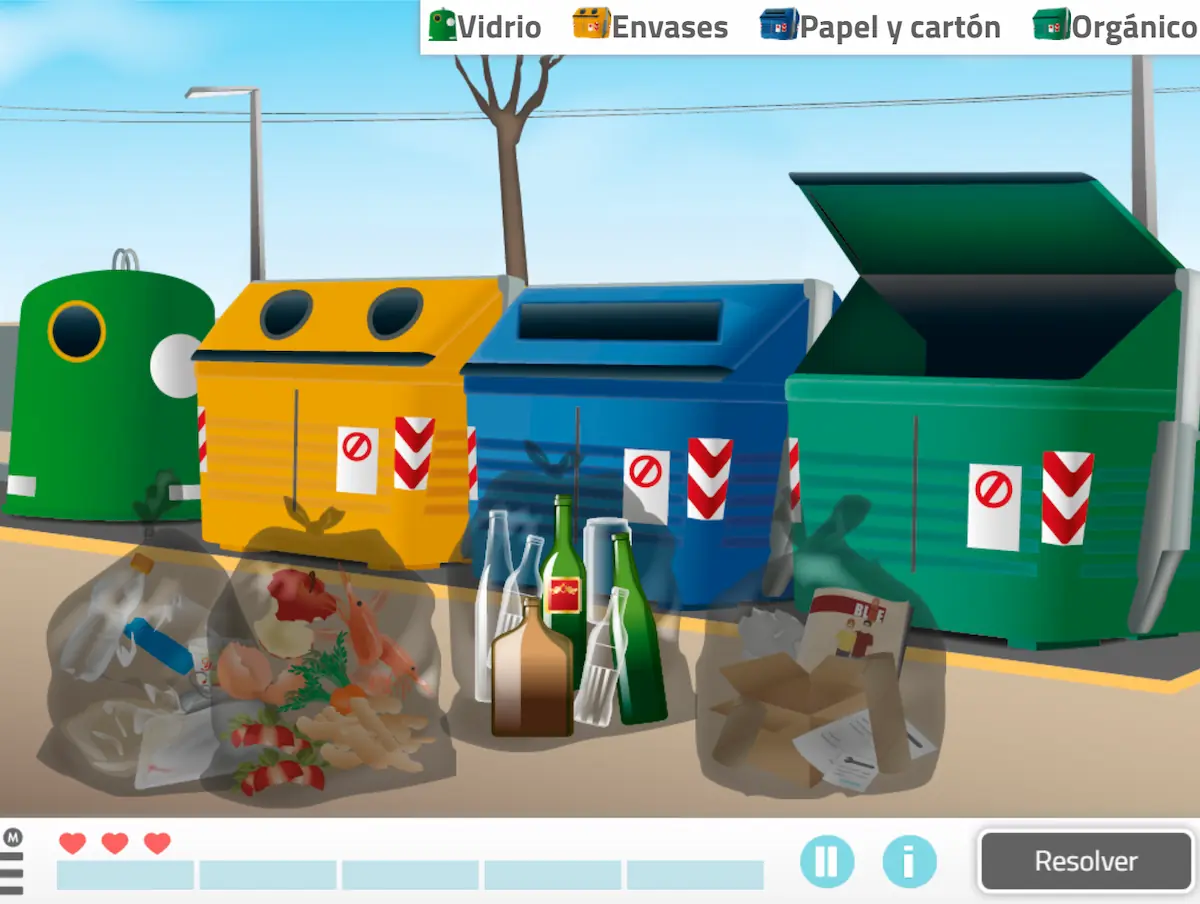Viewport: 1200px width, 904px height.
Task: Pause the game with the pause button
Action: tap(827, 861)
